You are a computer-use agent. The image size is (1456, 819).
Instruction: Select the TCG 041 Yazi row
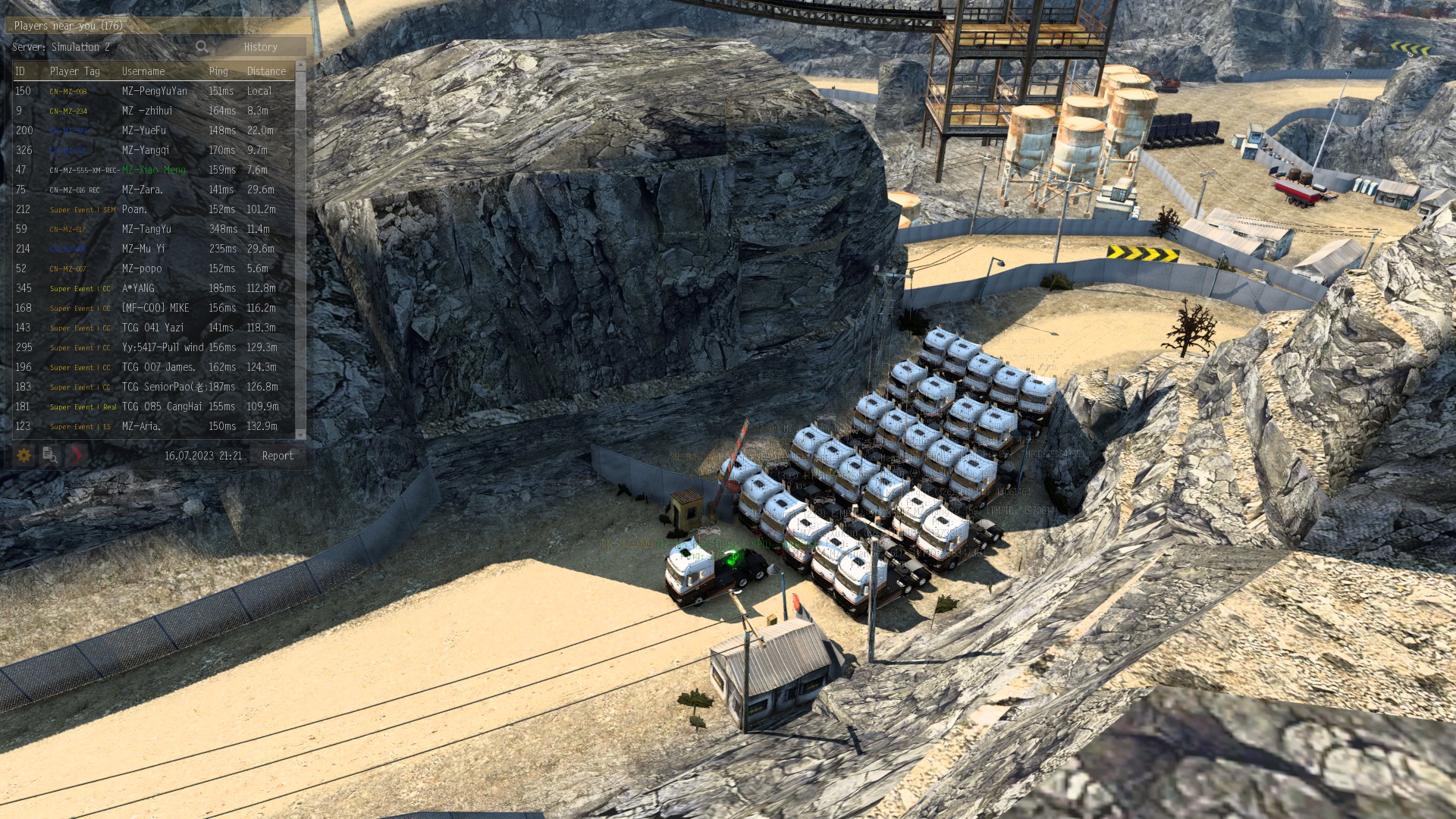pyautogui.click(x=152, y=328)
